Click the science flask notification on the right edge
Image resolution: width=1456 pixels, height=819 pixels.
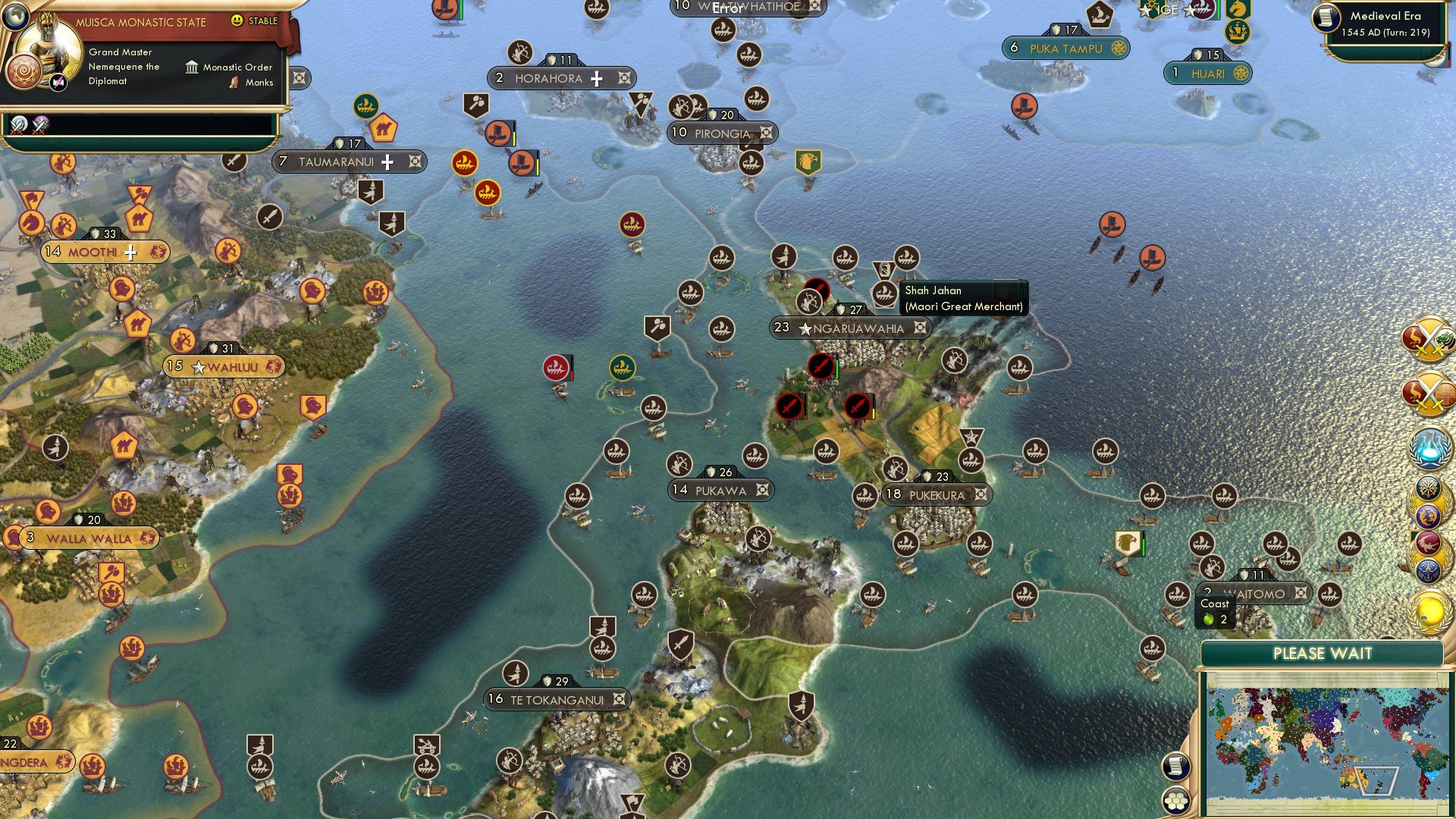pos(1430,446)
